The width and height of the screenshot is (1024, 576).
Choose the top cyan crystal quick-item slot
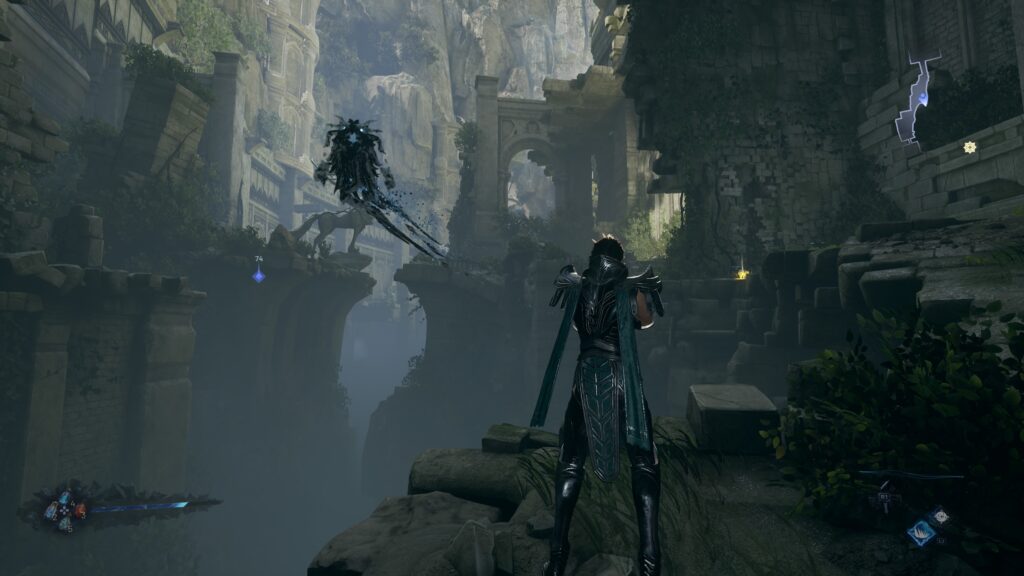[x=65, y=497]
